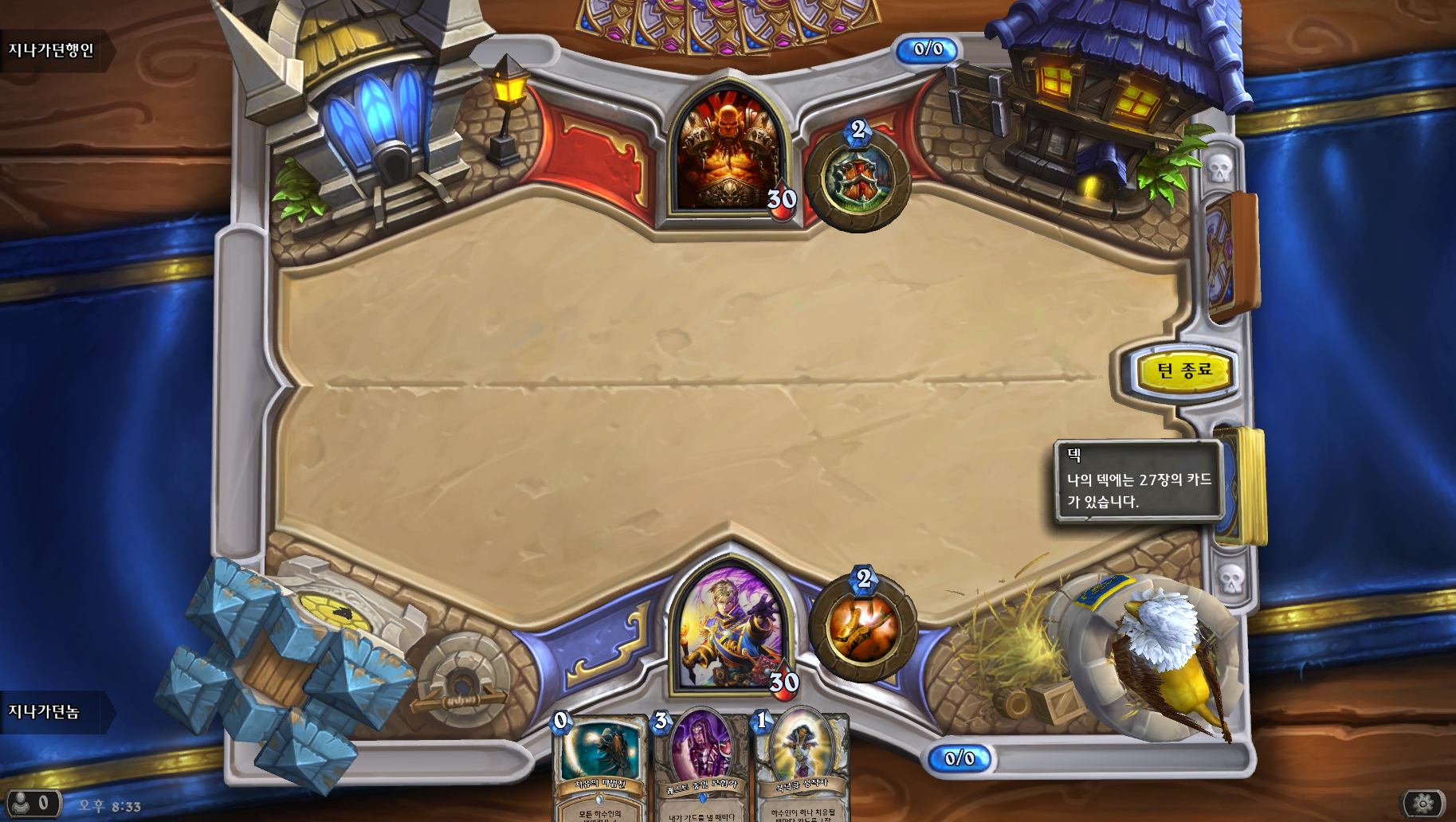This screenshot has width=1456, height=822.
Task: Activate your own hero power
Action: tap(864, 629)
